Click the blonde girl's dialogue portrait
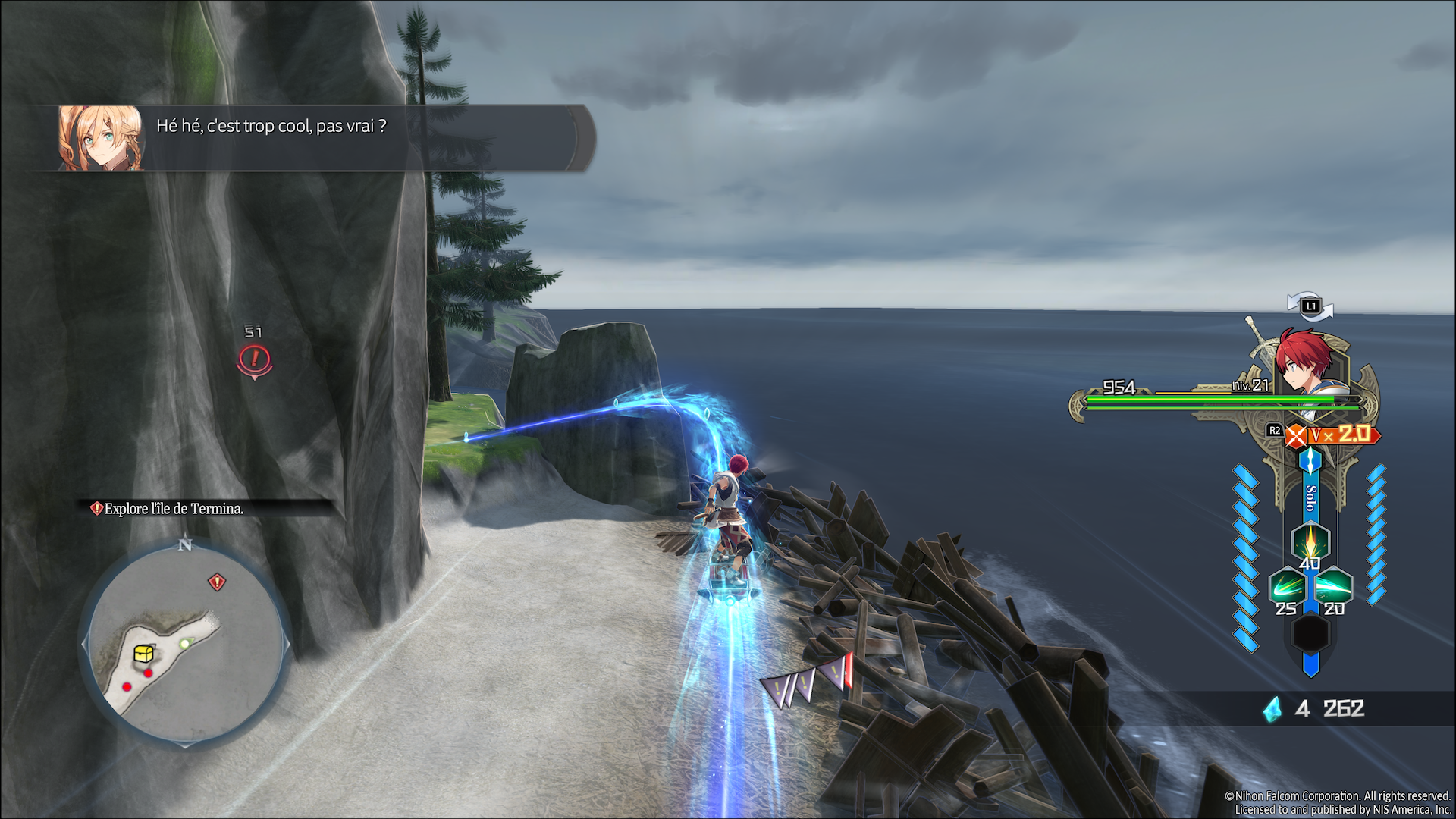1456x819 pixels. pos(101,138)
